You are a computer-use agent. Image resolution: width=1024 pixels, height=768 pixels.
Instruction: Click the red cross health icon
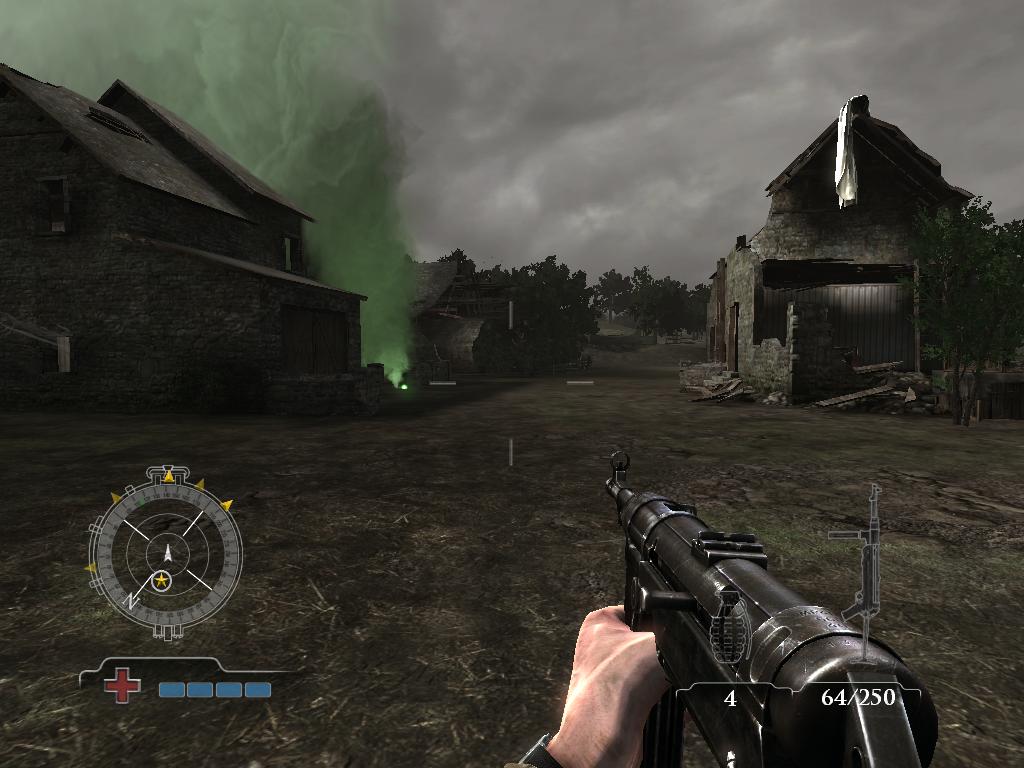[122, 686]
